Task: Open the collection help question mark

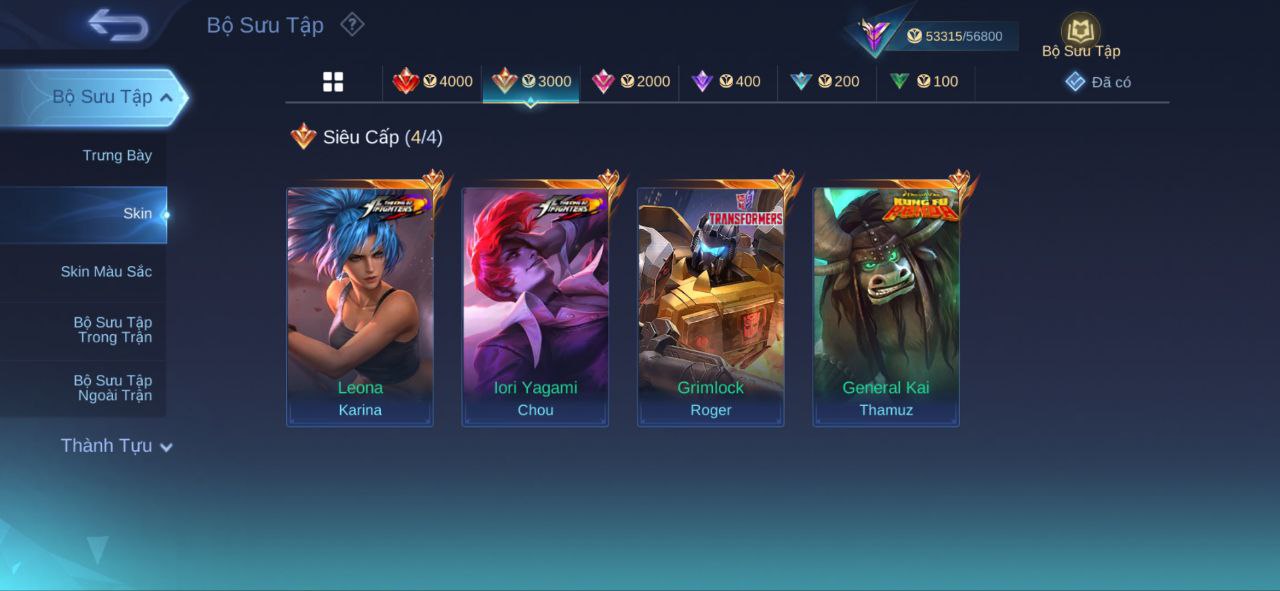Action: click(x=352, y=24)
